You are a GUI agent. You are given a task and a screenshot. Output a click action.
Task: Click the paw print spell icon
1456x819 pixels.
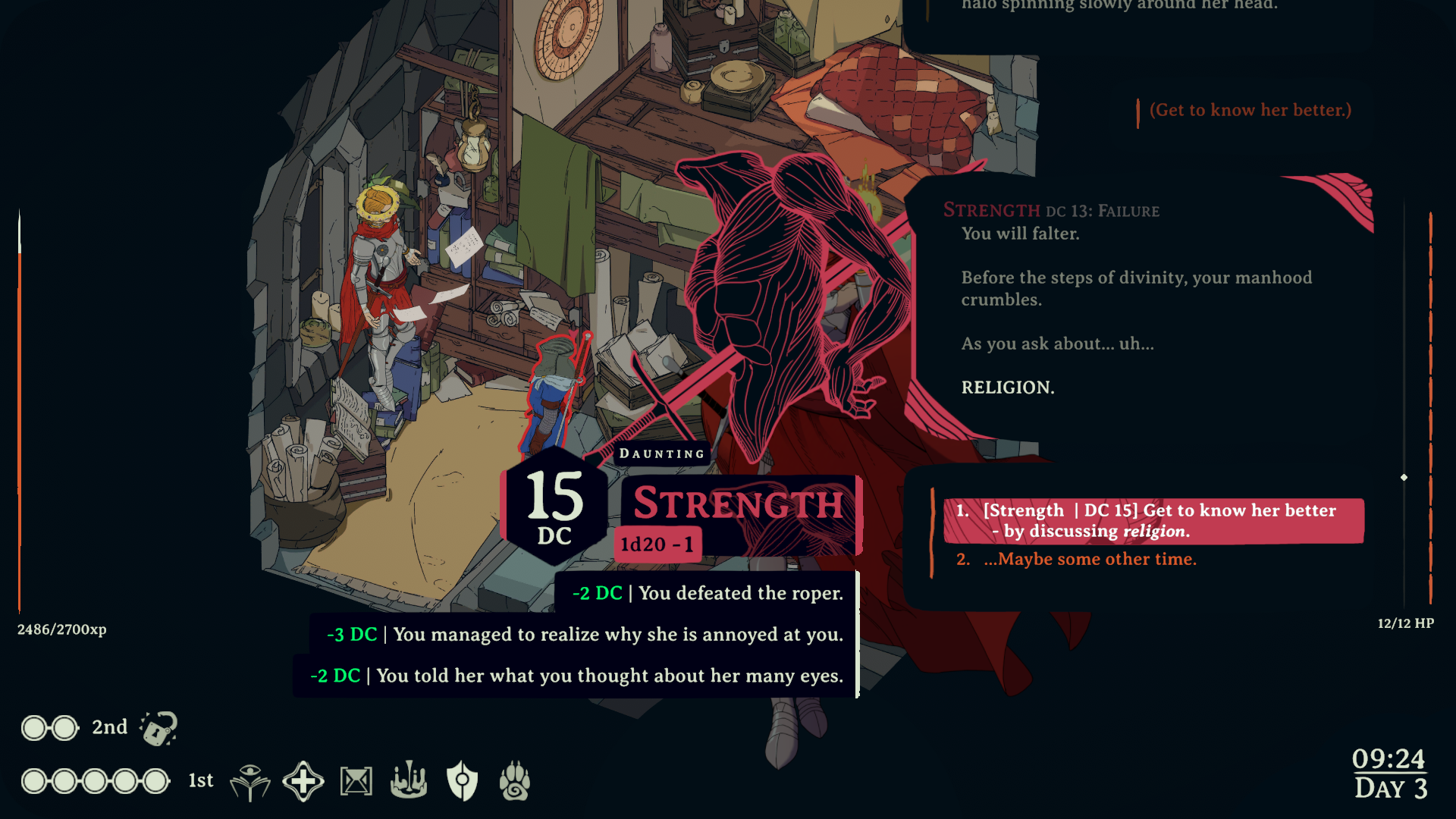[516, 780]
